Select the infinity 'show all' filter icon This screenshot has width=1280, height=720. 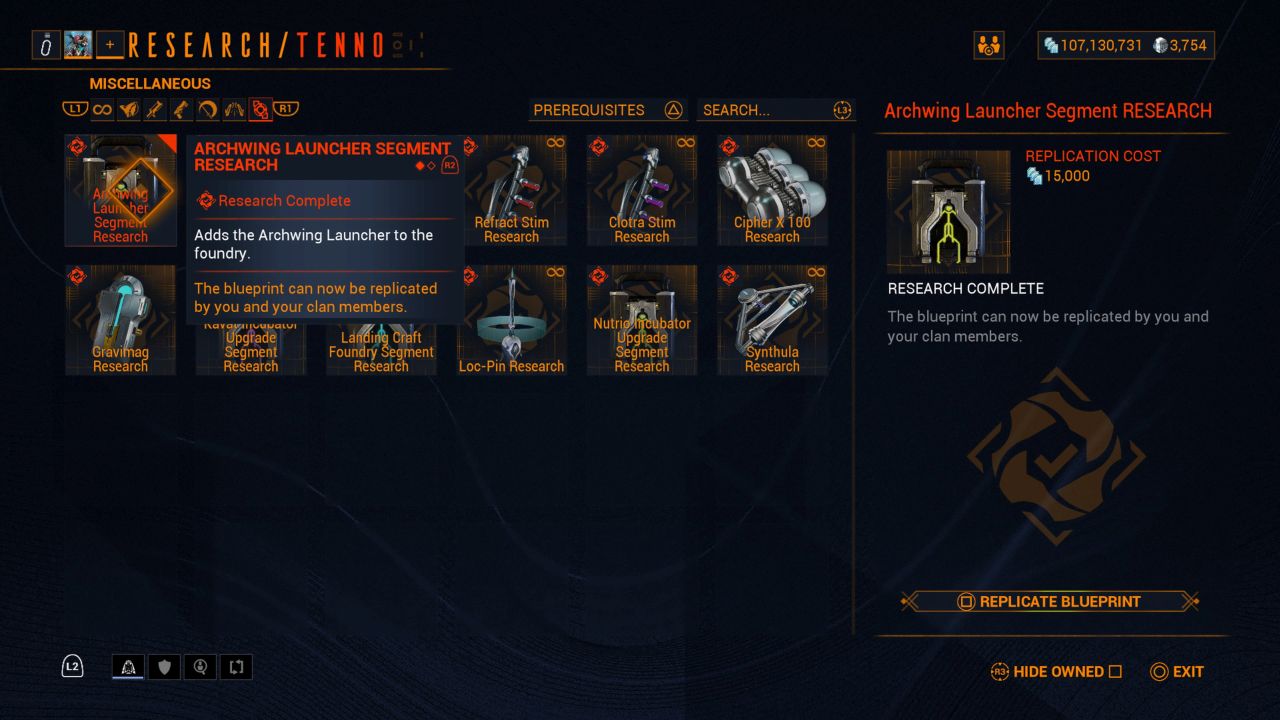[103, 109]
